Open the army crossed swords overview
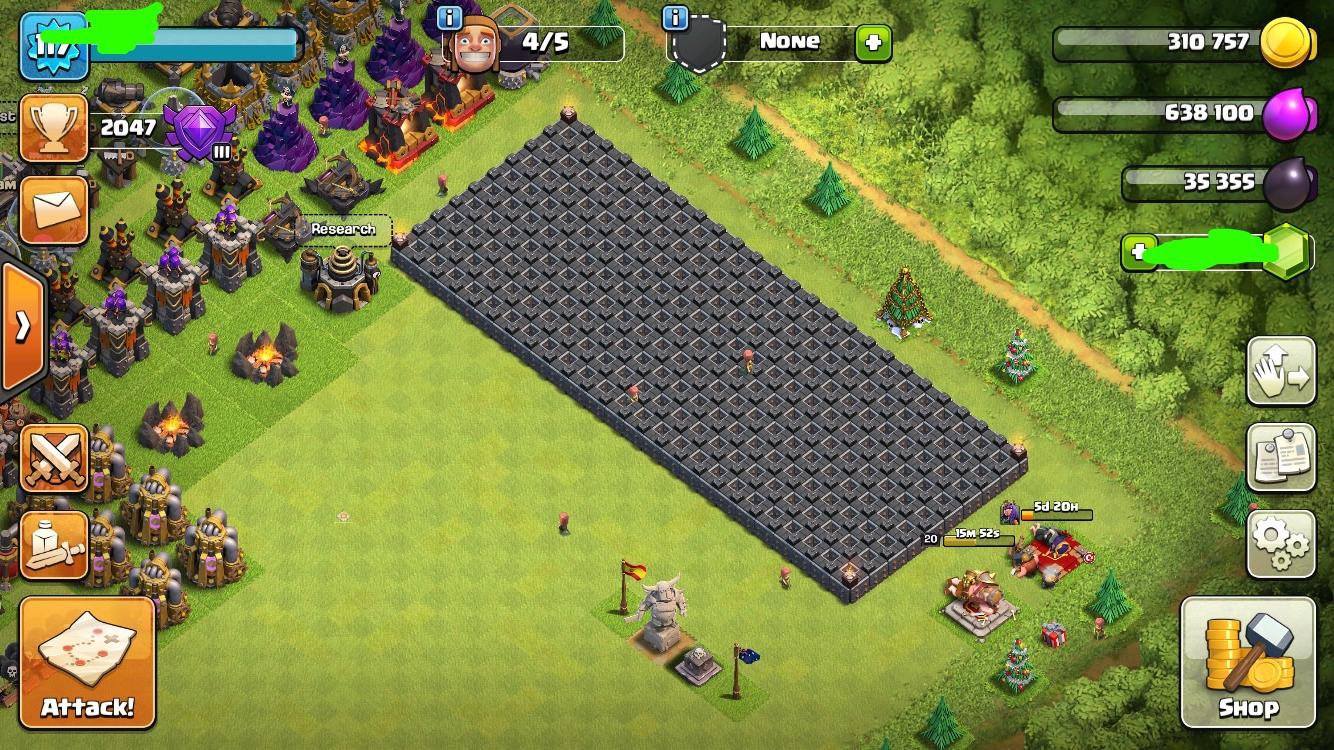Image resolution: width=1334 pixels, height=750 pixels. 54,459
